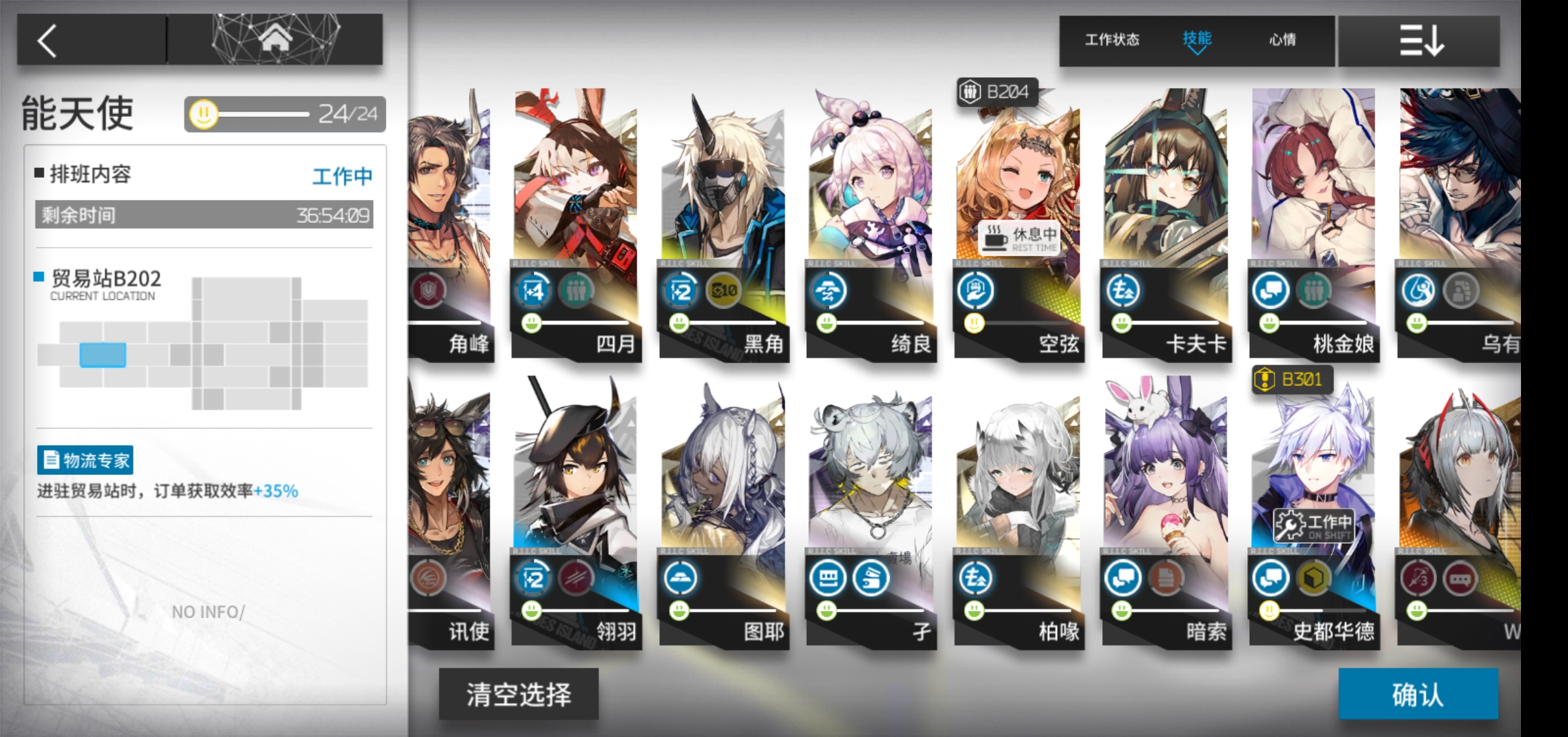Viewport: 1568px width, 737px height.
Task: Confirm the selection with 确认
Action: tap(1418, 695)
